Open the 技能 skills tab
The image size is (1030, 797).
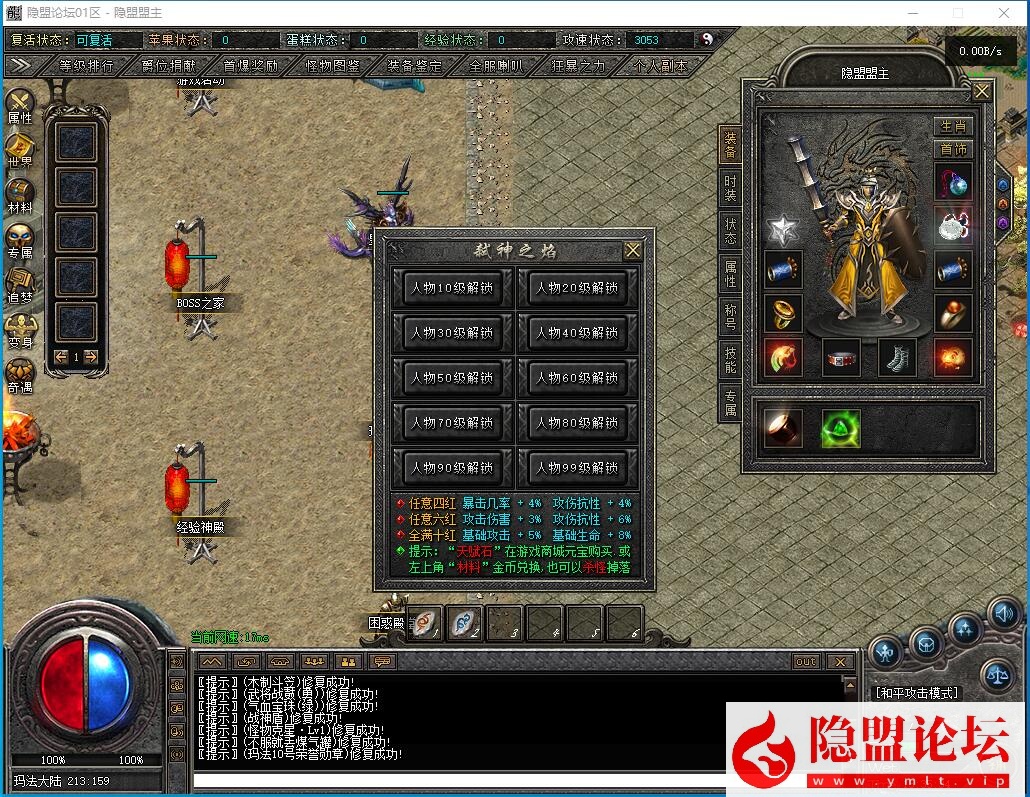731,360
